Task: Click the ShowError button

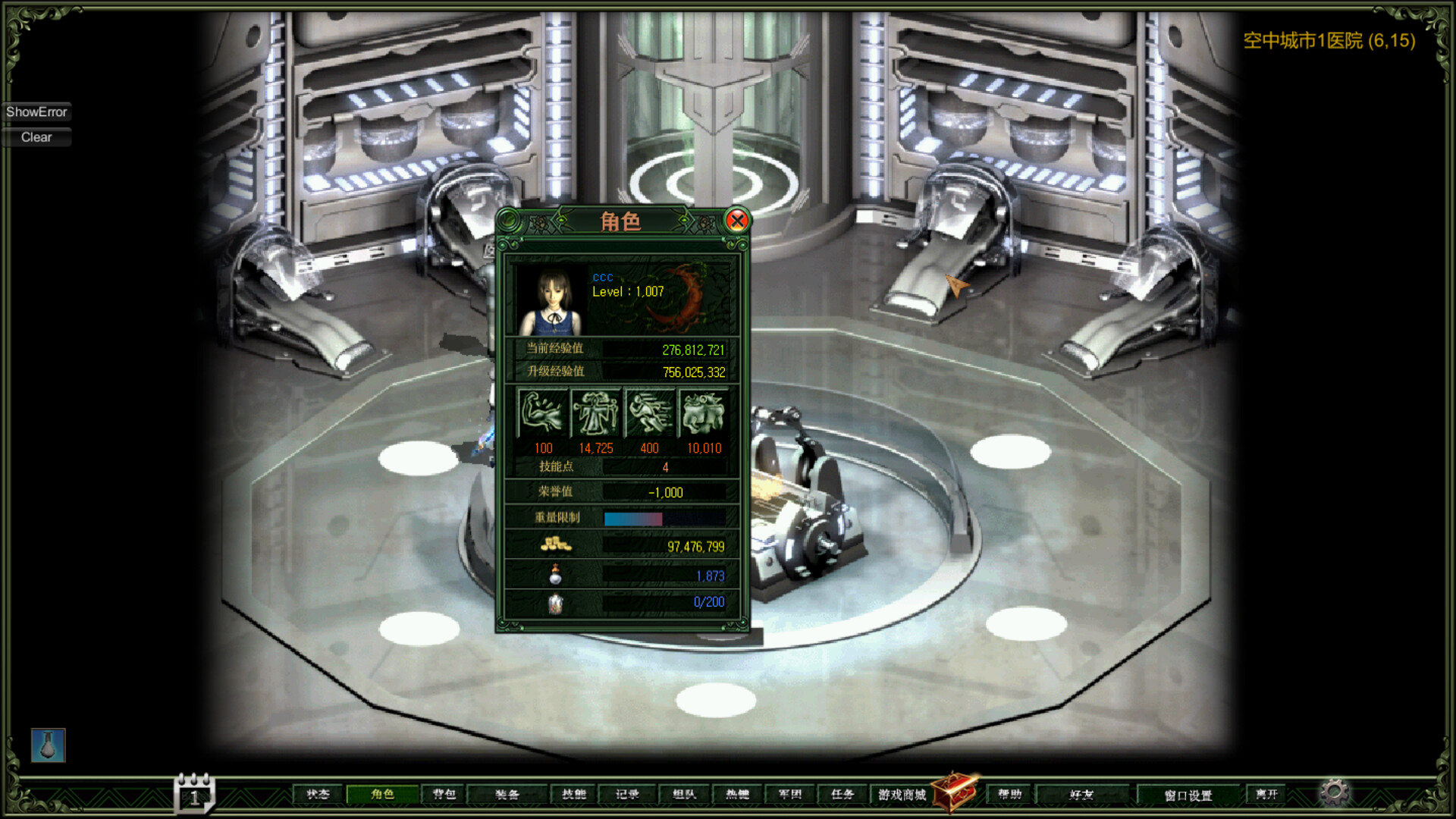Action: tap(37, 111)
